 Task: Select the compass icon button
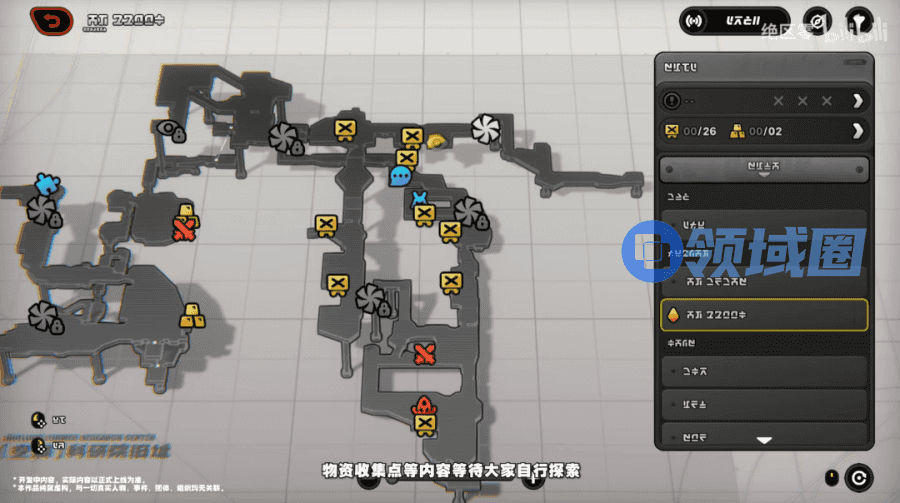819,21
